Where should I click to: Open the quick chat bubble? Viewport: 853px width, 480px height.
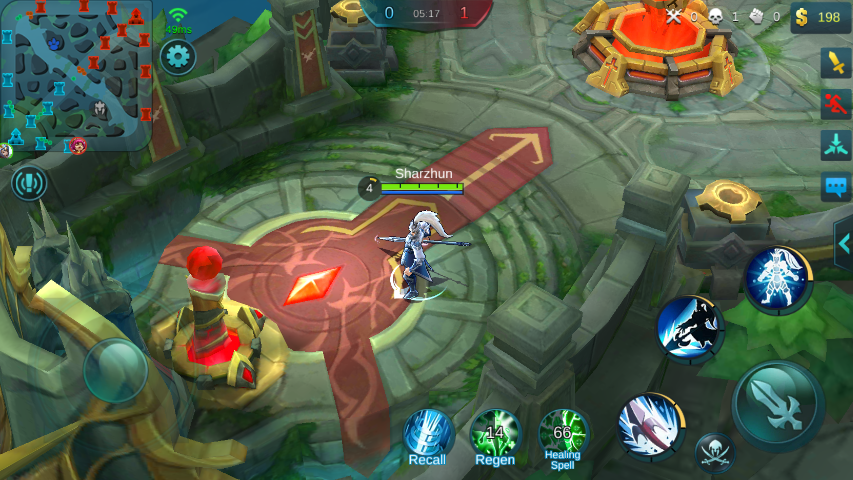pos(835,187)
